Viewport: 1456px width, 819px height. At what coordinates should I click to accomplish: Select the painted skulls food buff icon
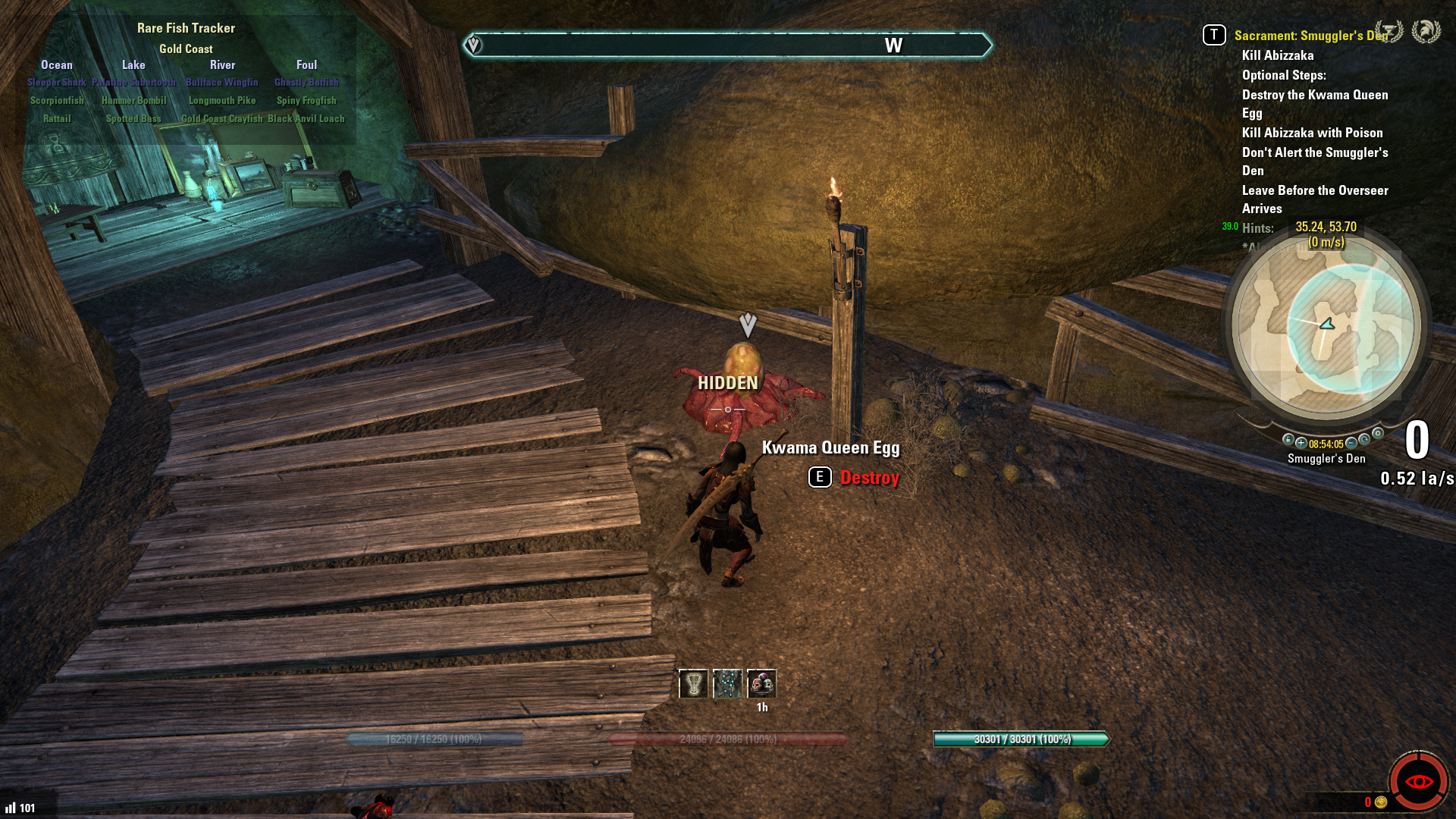click(x=761, y=684)
